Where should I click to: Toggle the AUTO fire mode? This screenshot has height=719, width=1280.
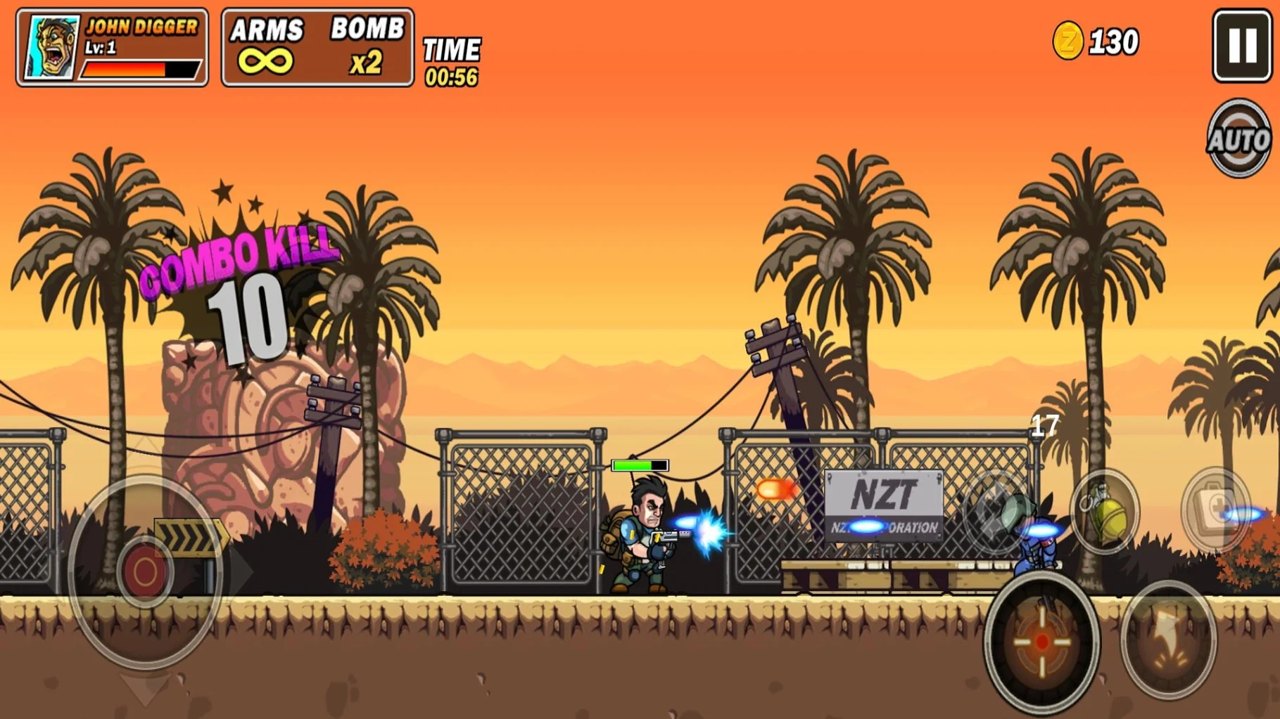click(x=1239, y=138)
